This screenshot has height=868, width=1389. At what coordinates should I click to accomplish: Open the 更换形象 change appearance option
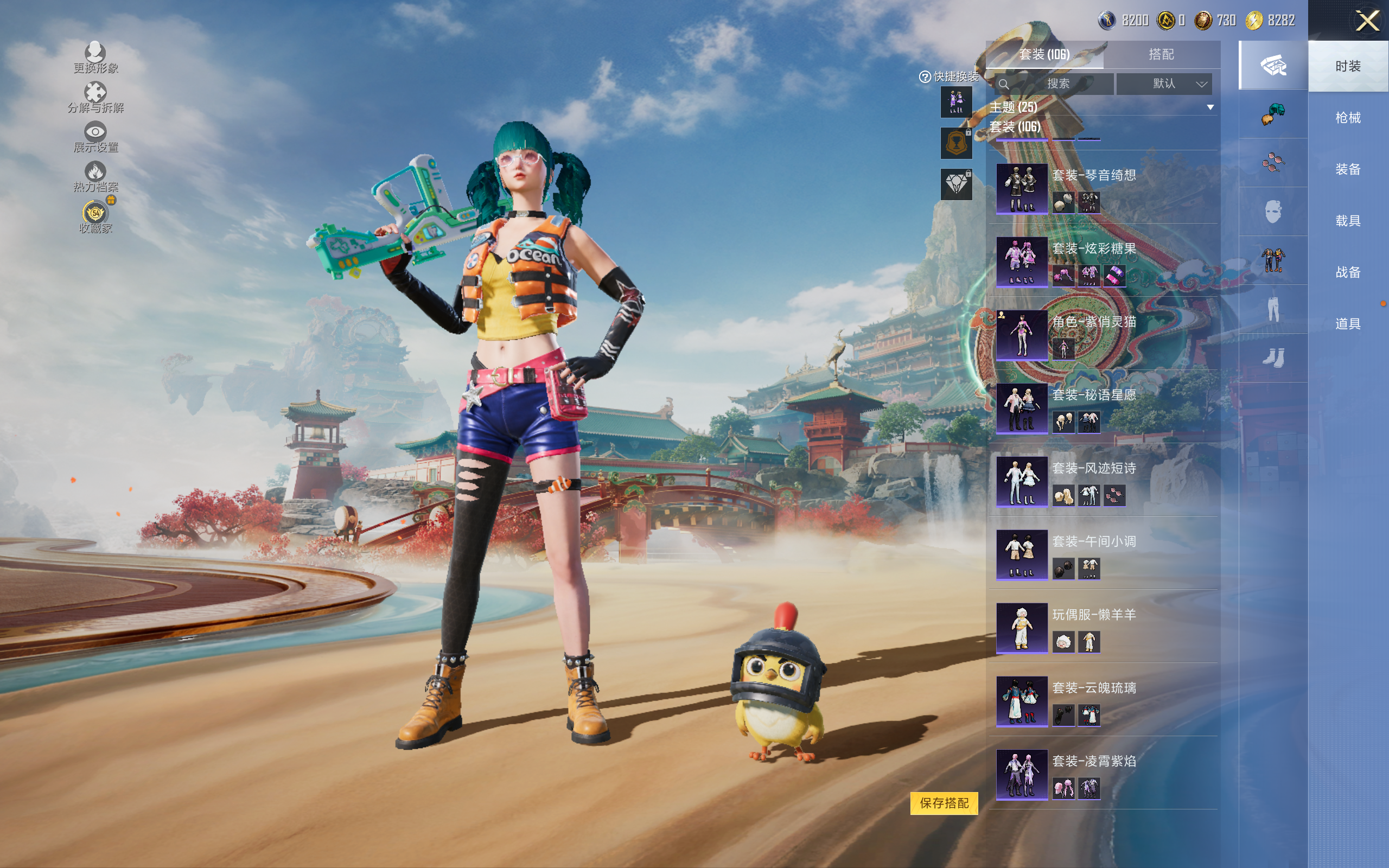pyautogui.click(x=95, y=58)
